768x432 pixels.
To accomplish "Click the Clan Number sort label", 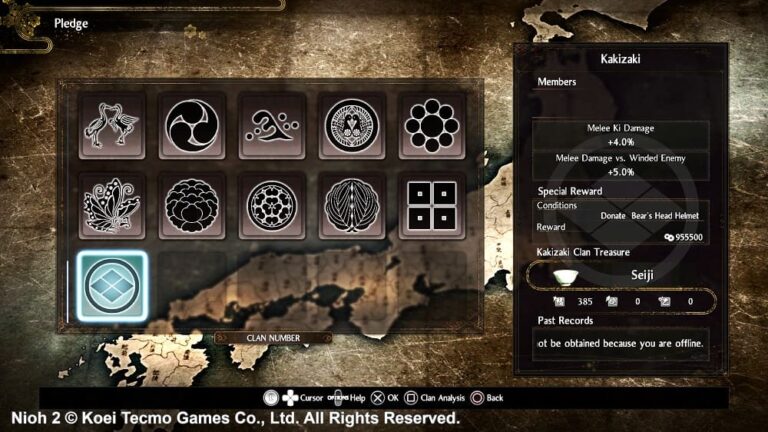I will tap(272, 338).
